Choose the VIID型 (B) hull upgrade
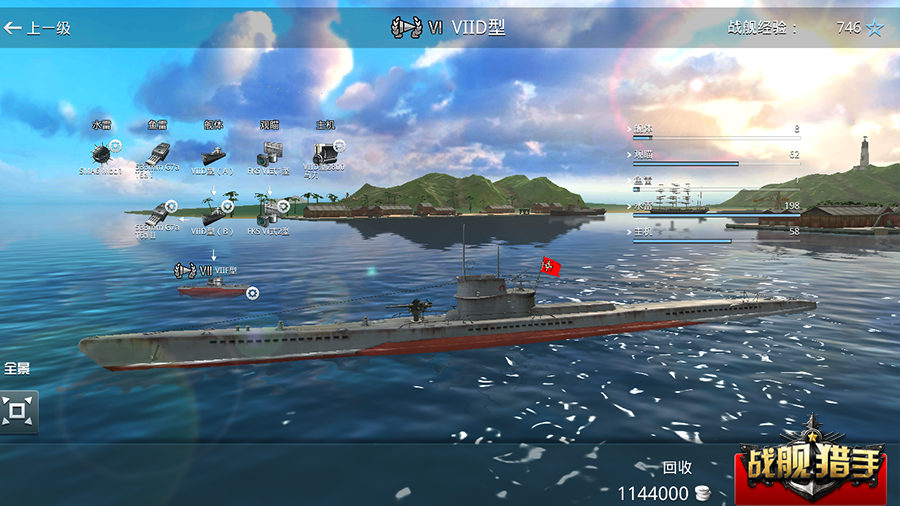 click(x=214, y=213)
